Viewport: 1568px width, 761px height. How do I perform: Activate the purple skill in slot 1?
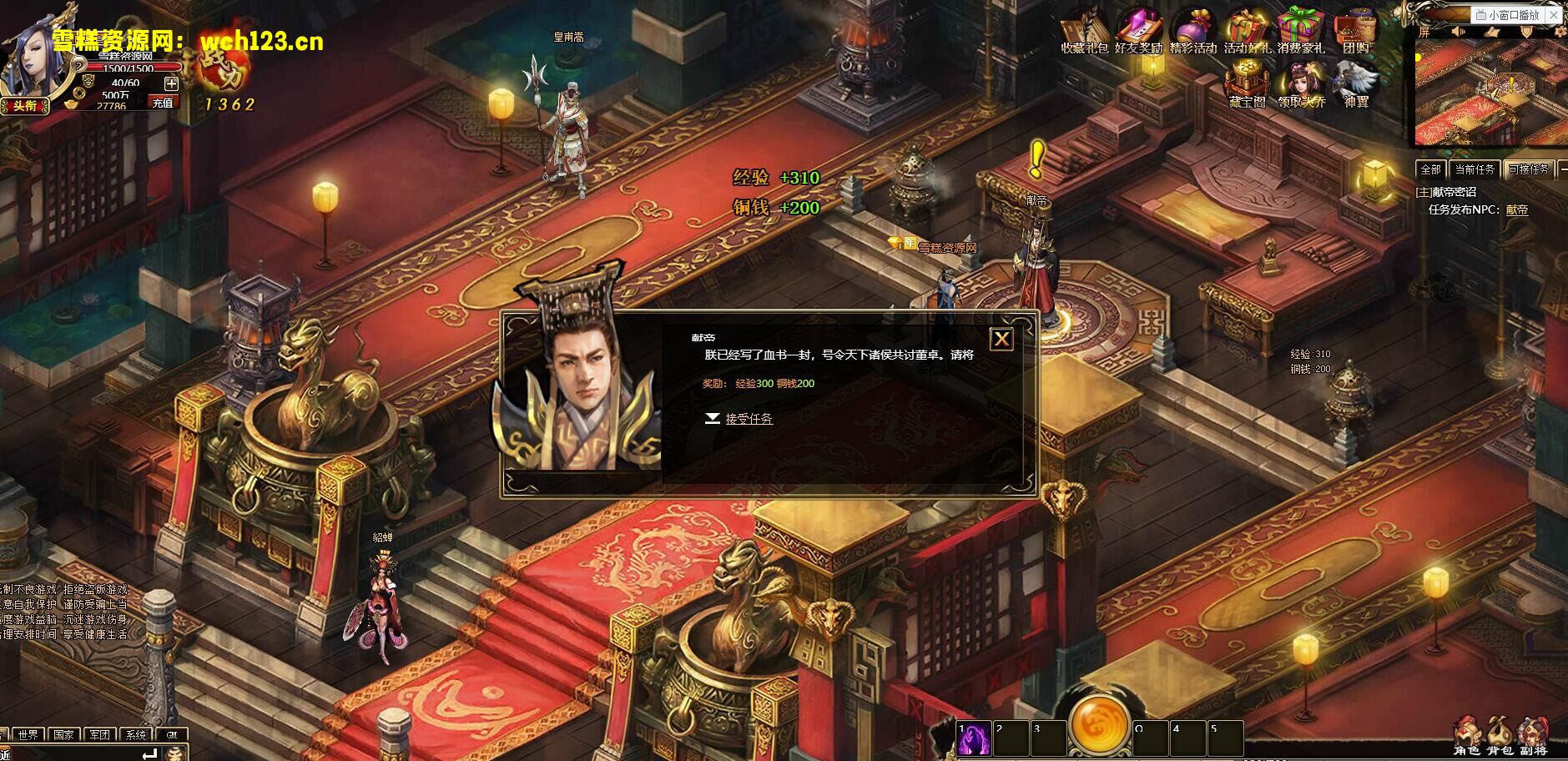tap(974, 738)
